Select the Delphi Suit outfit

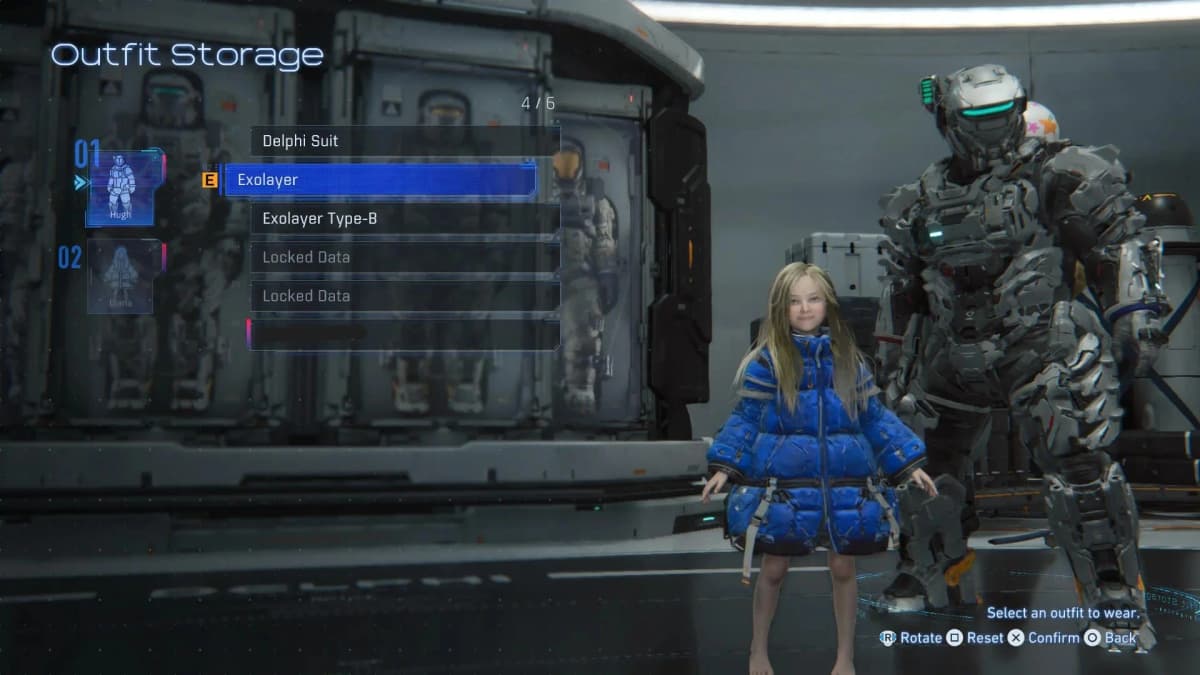(x=404, y=141)
